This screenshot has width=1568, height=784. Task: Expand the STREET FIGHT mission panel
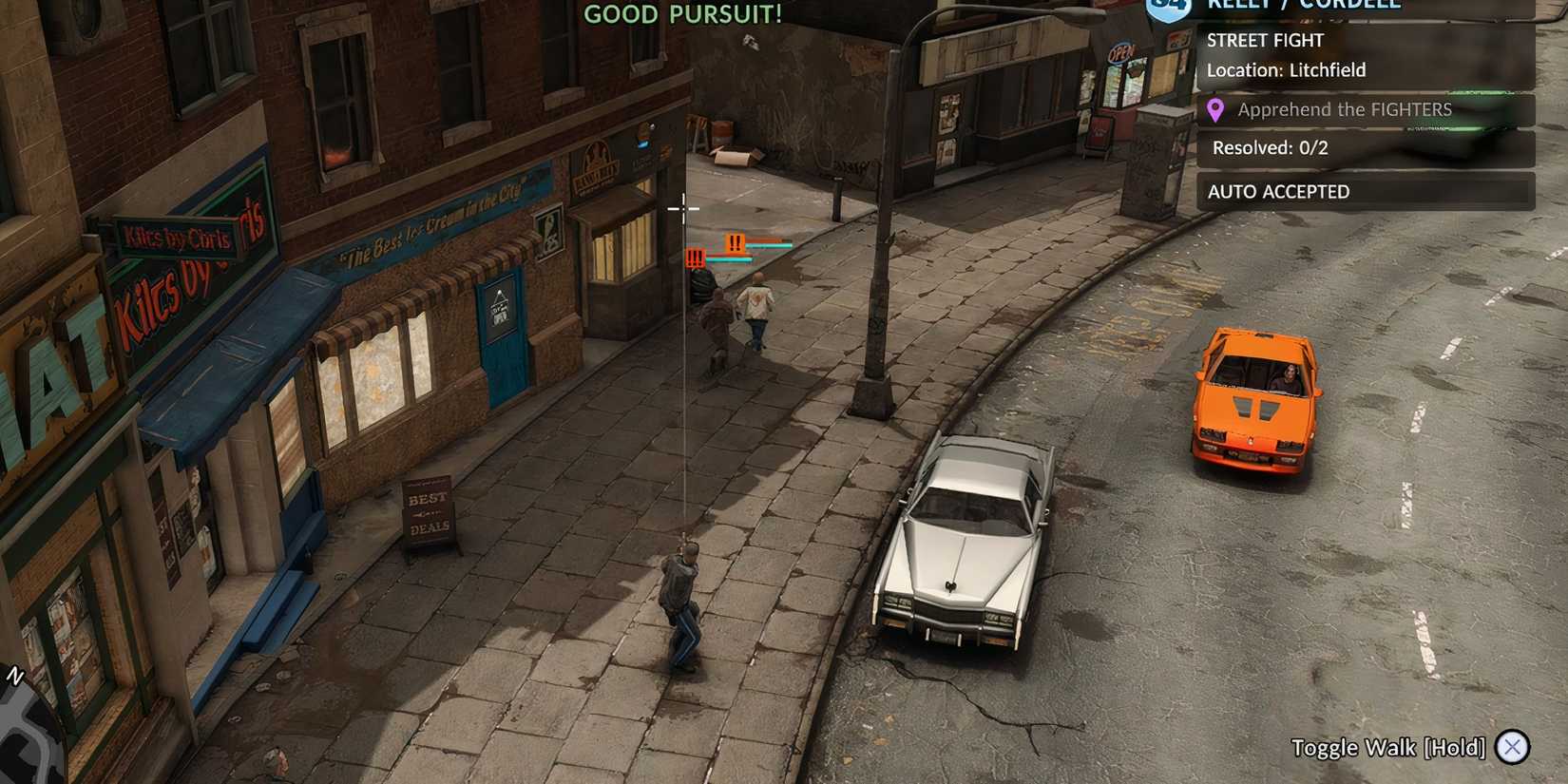[x=1265, y=40]
